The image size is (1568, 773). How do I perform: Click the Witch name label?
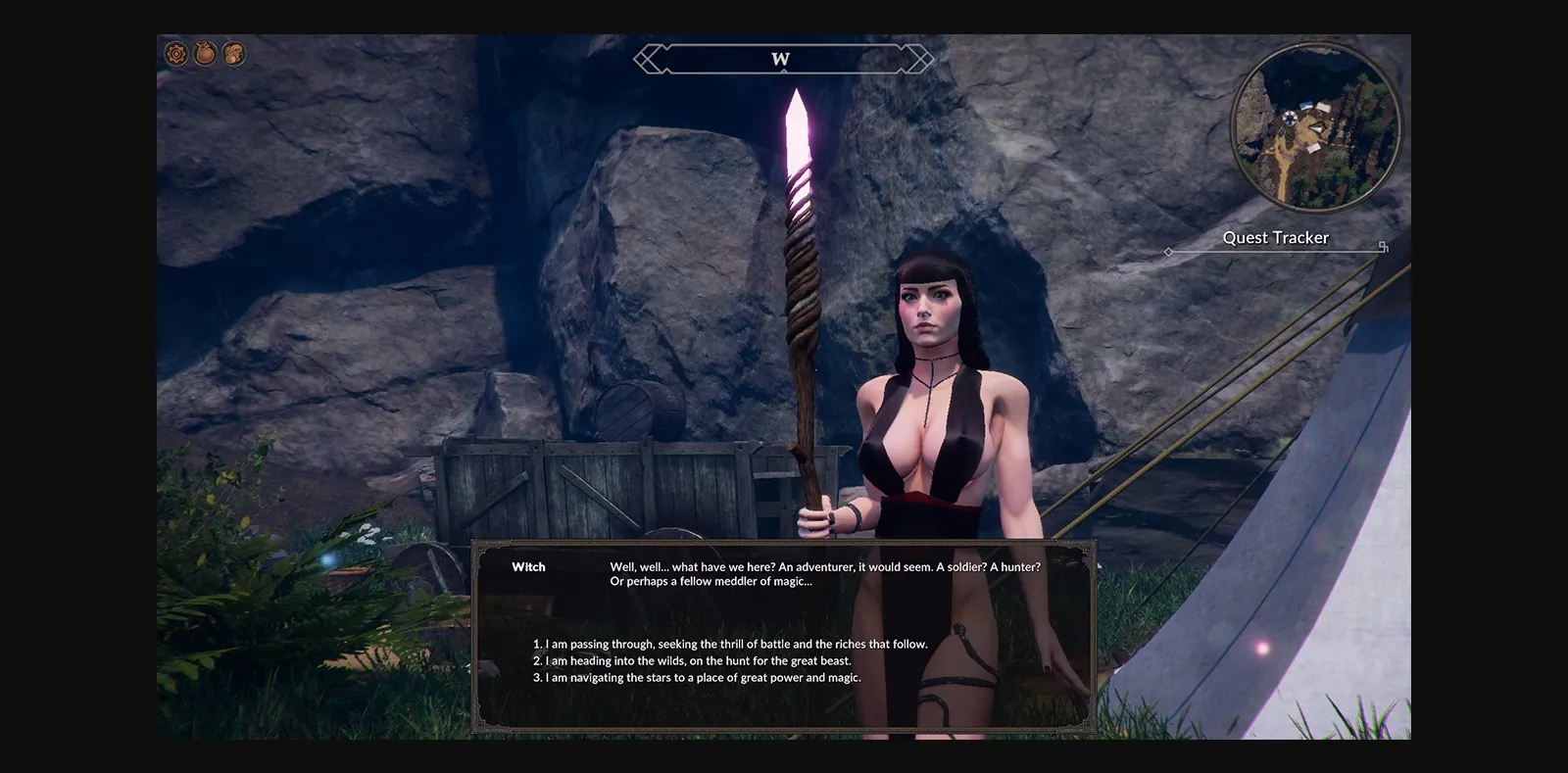click(x=528, y=566)
